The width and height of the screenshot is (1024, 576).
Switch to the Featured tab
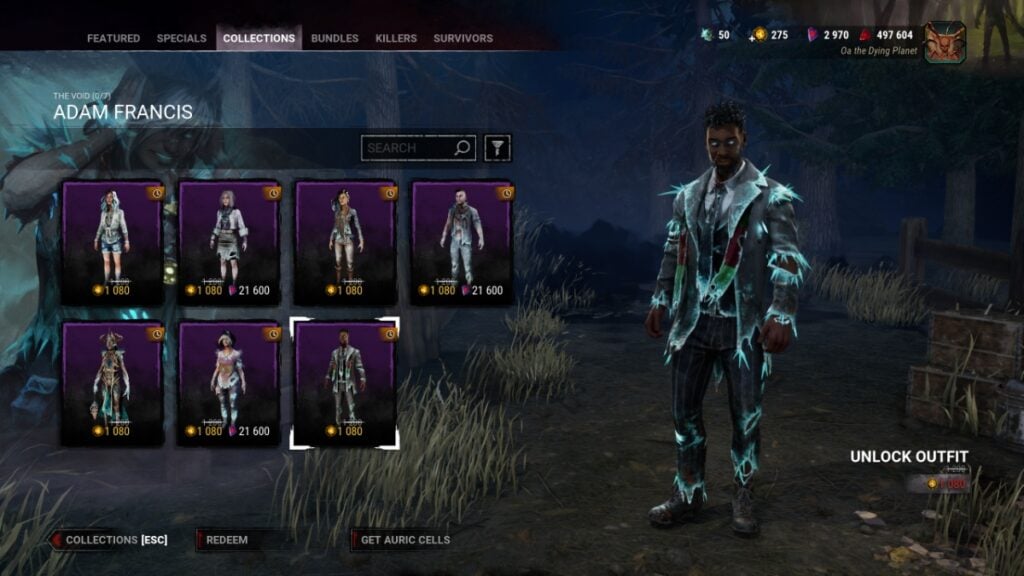(x=113, y=39)
